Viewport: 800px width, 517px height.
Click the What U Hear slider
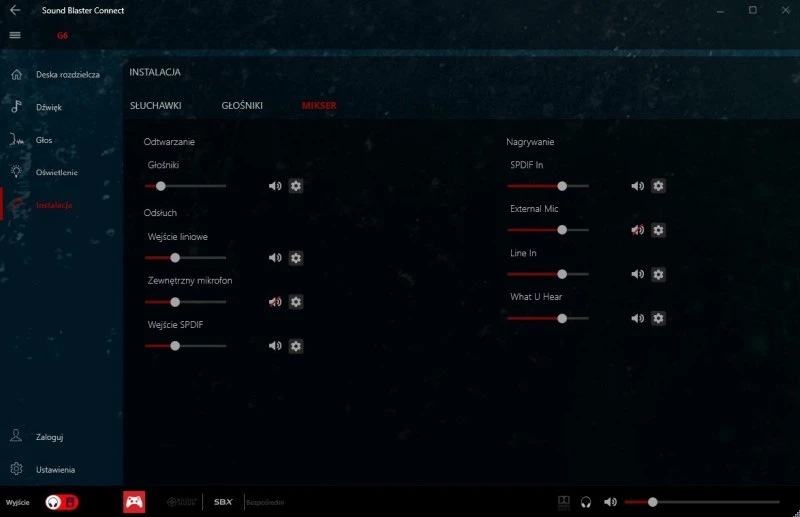pyautogui.click(x=547, y=318)
